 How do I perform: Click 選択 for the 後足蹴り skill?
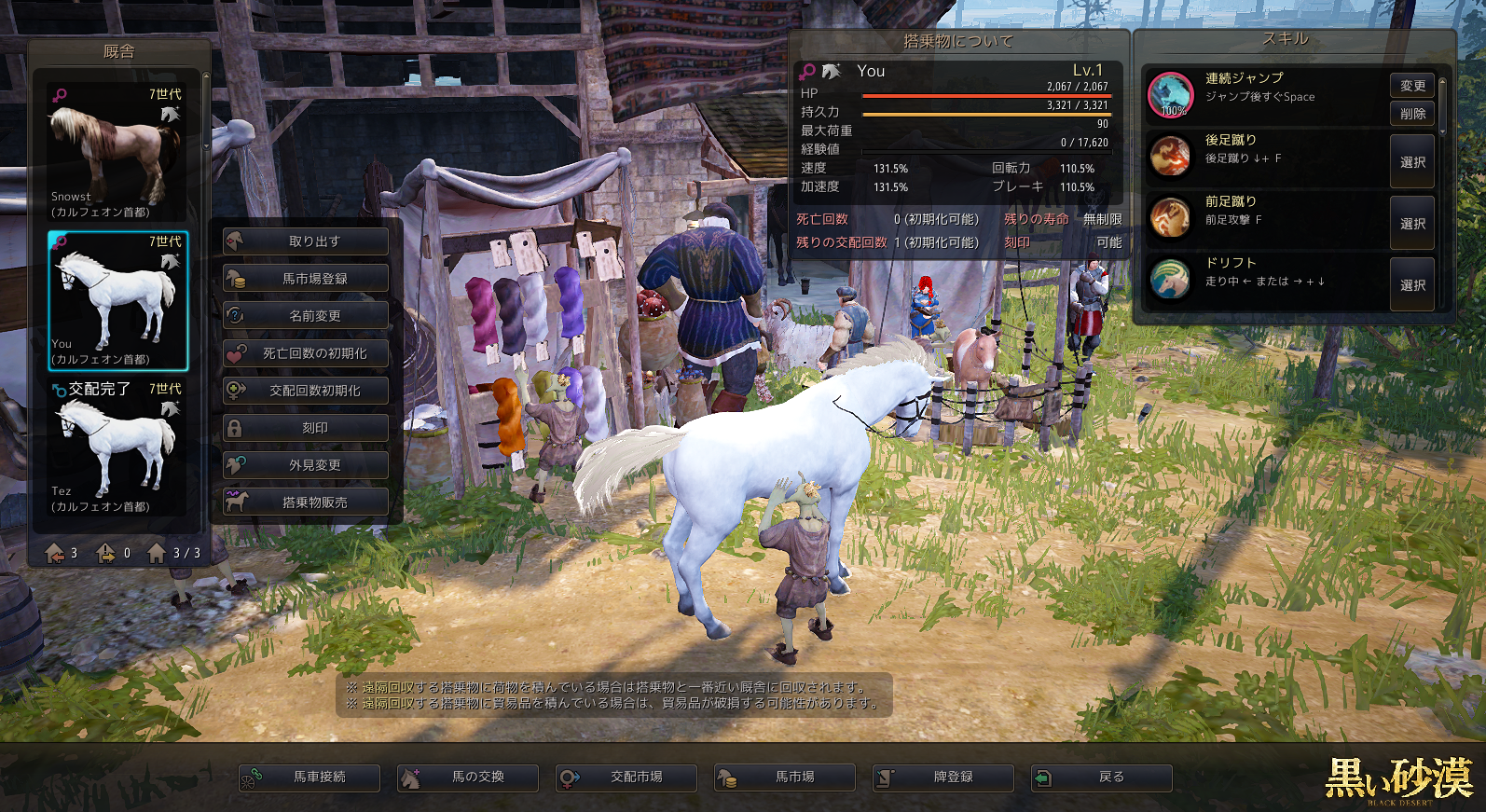[1412, 162]
